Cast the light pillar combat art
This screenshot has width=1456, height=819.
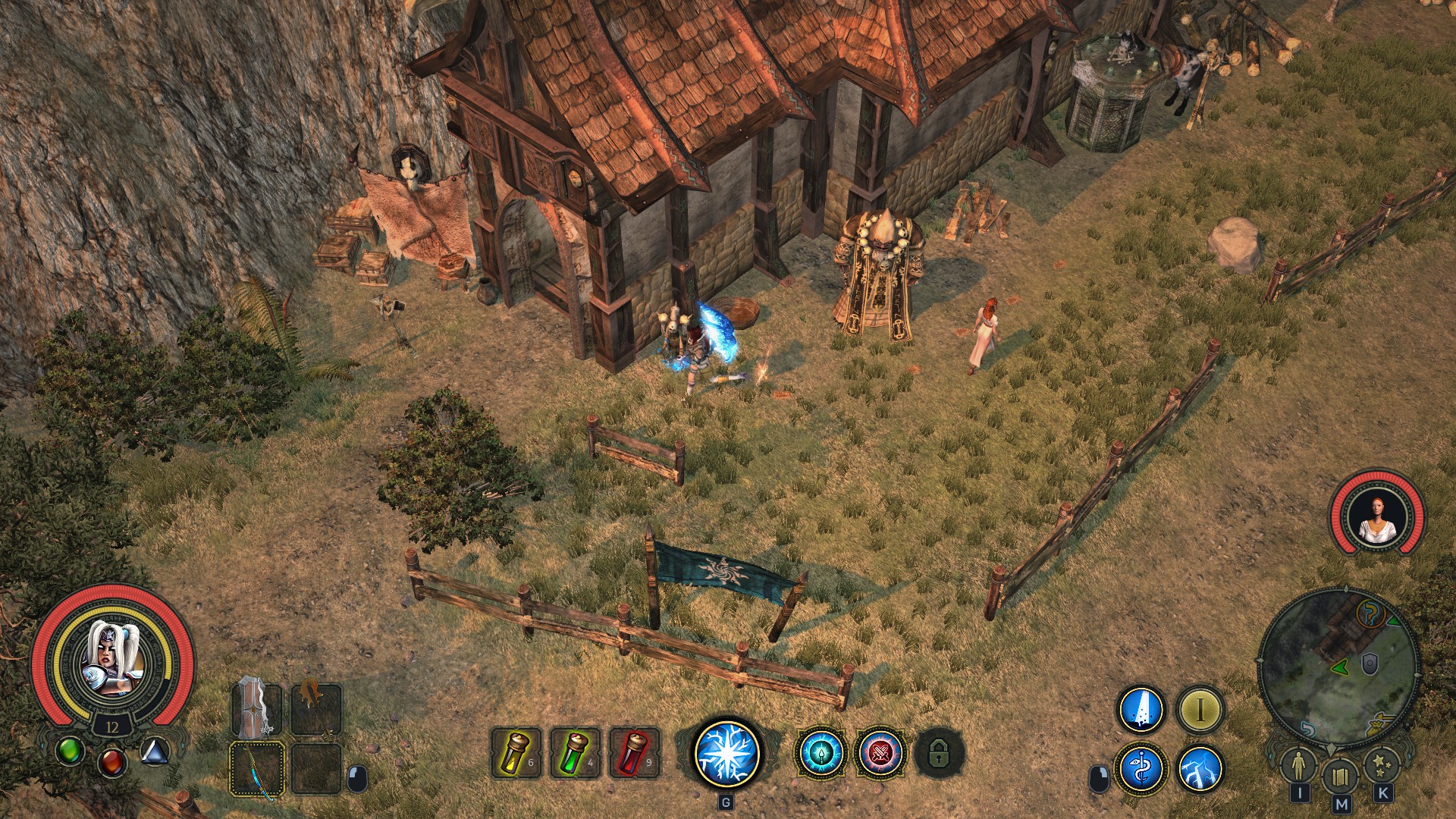(x=1141, y=710)
